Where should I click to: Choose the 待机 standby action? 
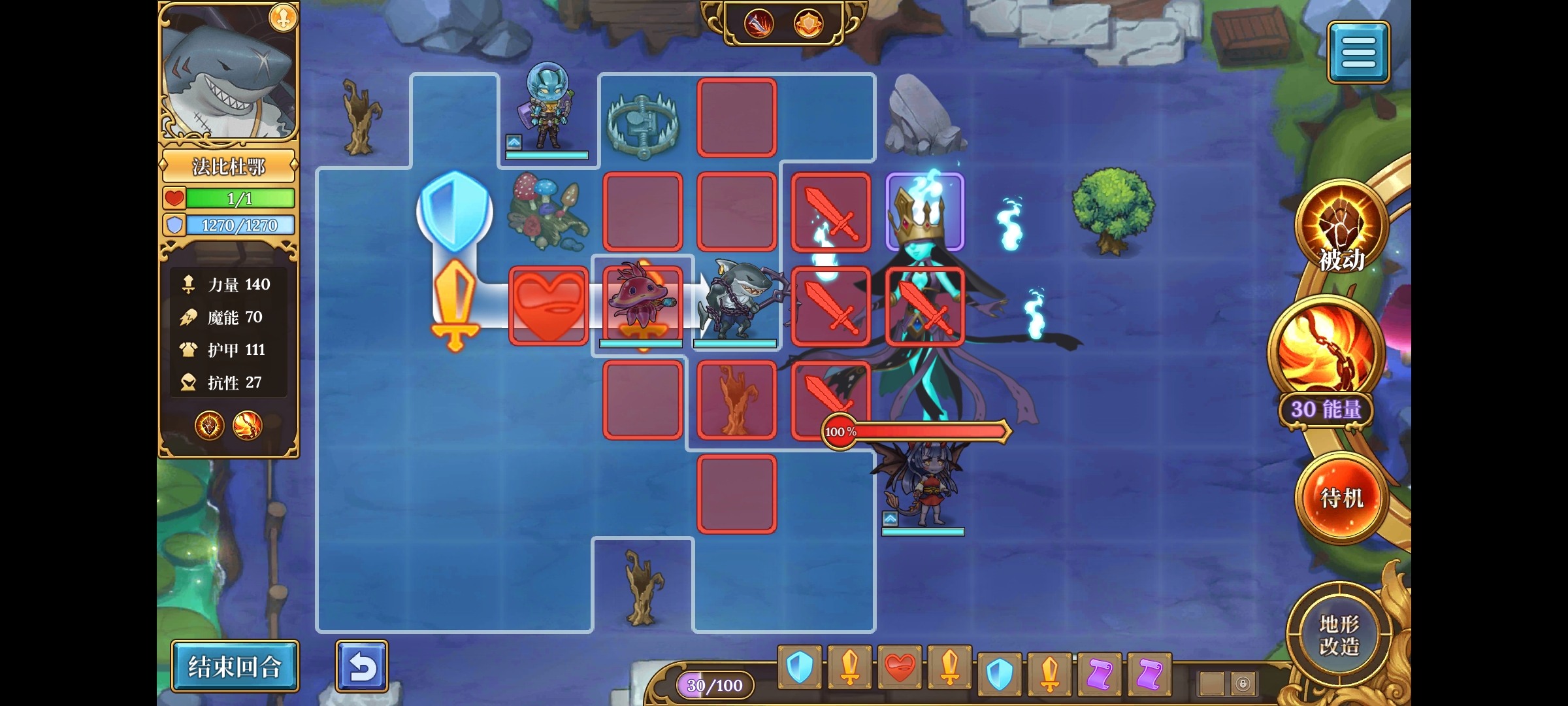pyautogui.click(x=1342, y=498)
